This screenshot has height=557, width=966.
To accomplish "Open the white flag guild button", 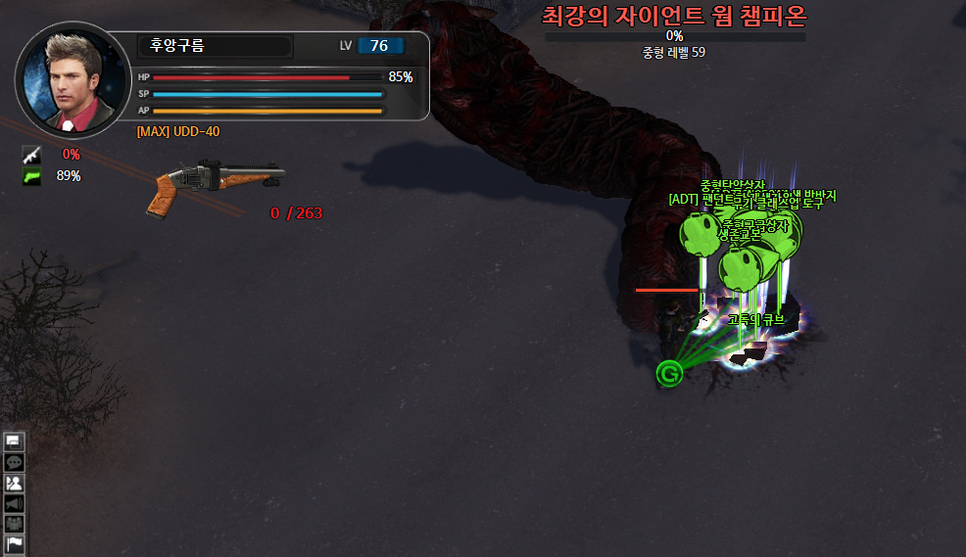I will click(14, 543).
